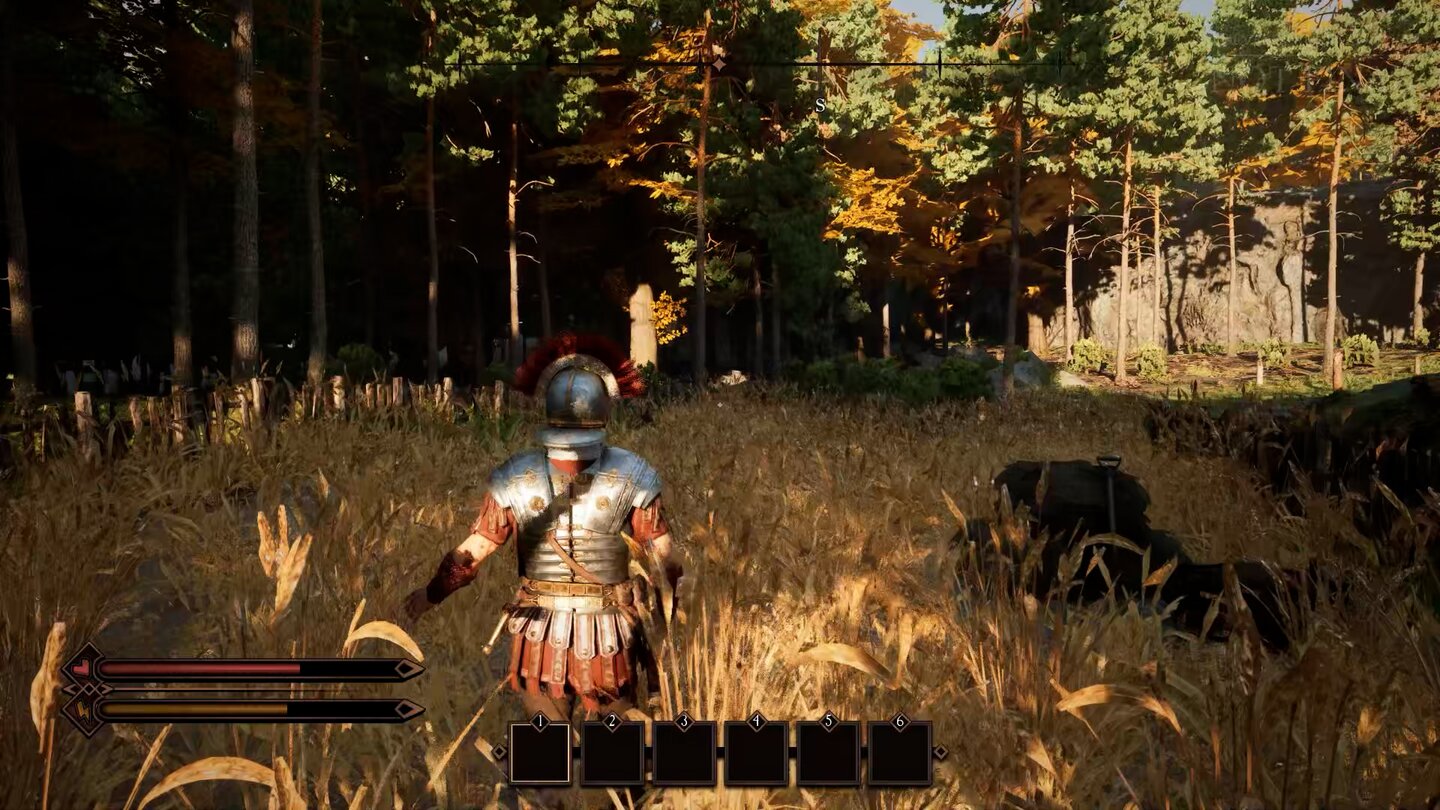Select hotbar slot 1
Screen dimensions: 1440x810
(540, 753)
